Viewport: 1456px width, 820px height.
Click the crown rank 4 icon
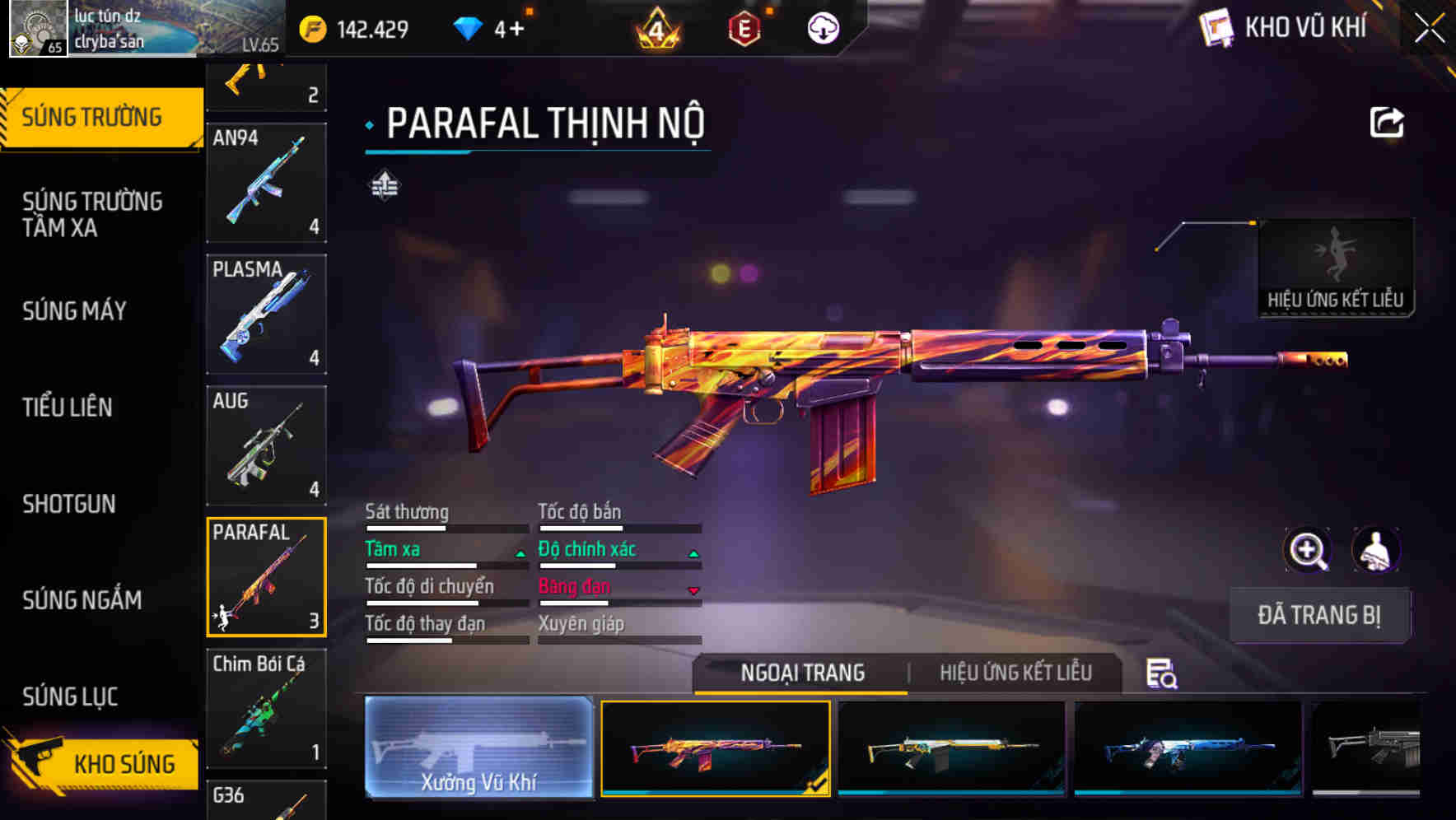pos(655,29)
